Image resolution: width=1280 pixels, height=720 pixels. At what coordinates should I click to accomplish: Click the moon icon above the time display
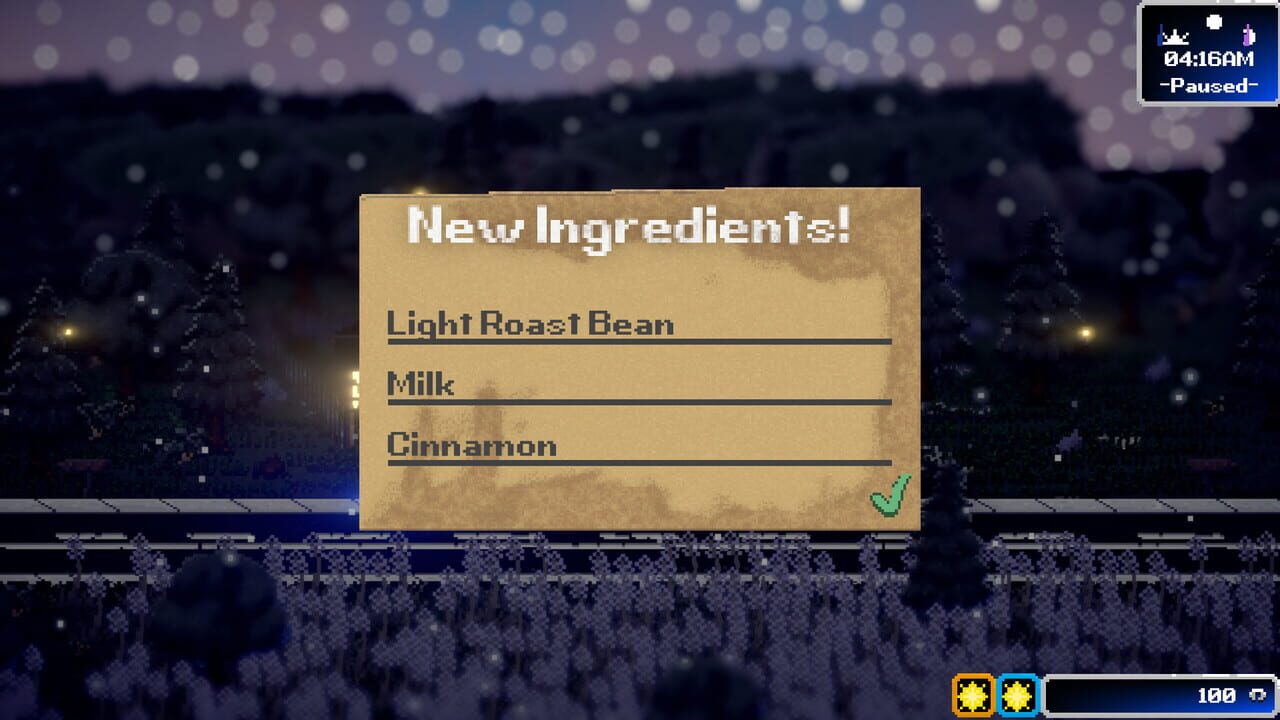1214,22
